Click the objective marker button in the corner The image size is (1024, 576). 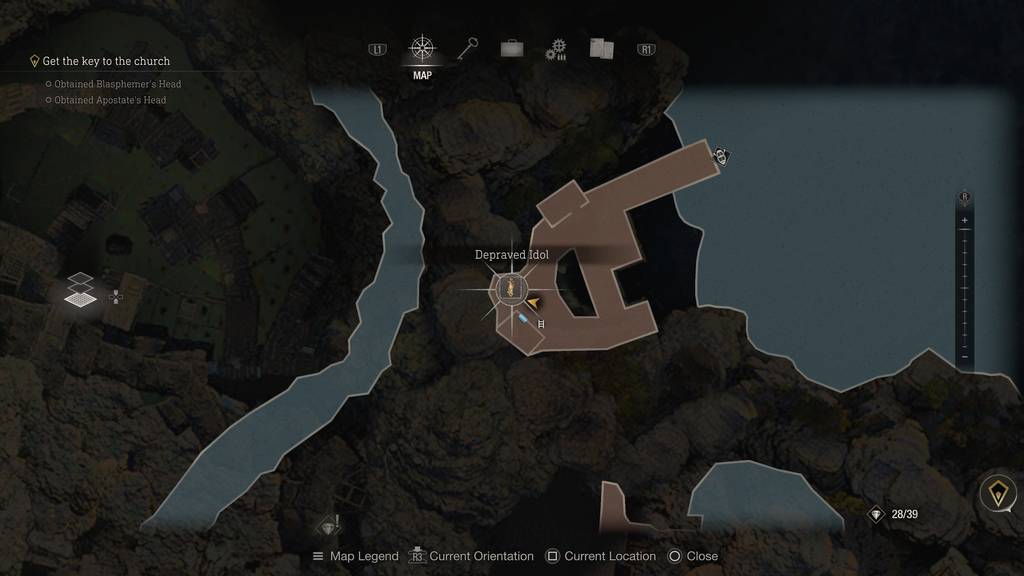(997, 493)
